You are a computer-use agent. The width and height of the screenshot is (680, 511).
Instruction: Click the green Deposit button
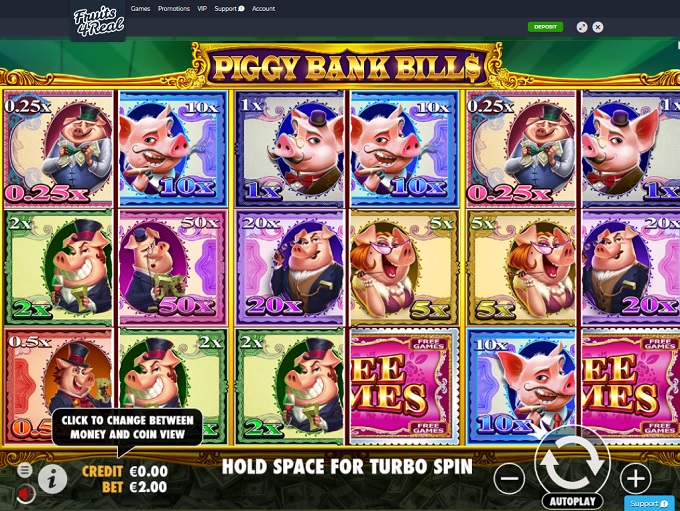[x=545, y=27]
